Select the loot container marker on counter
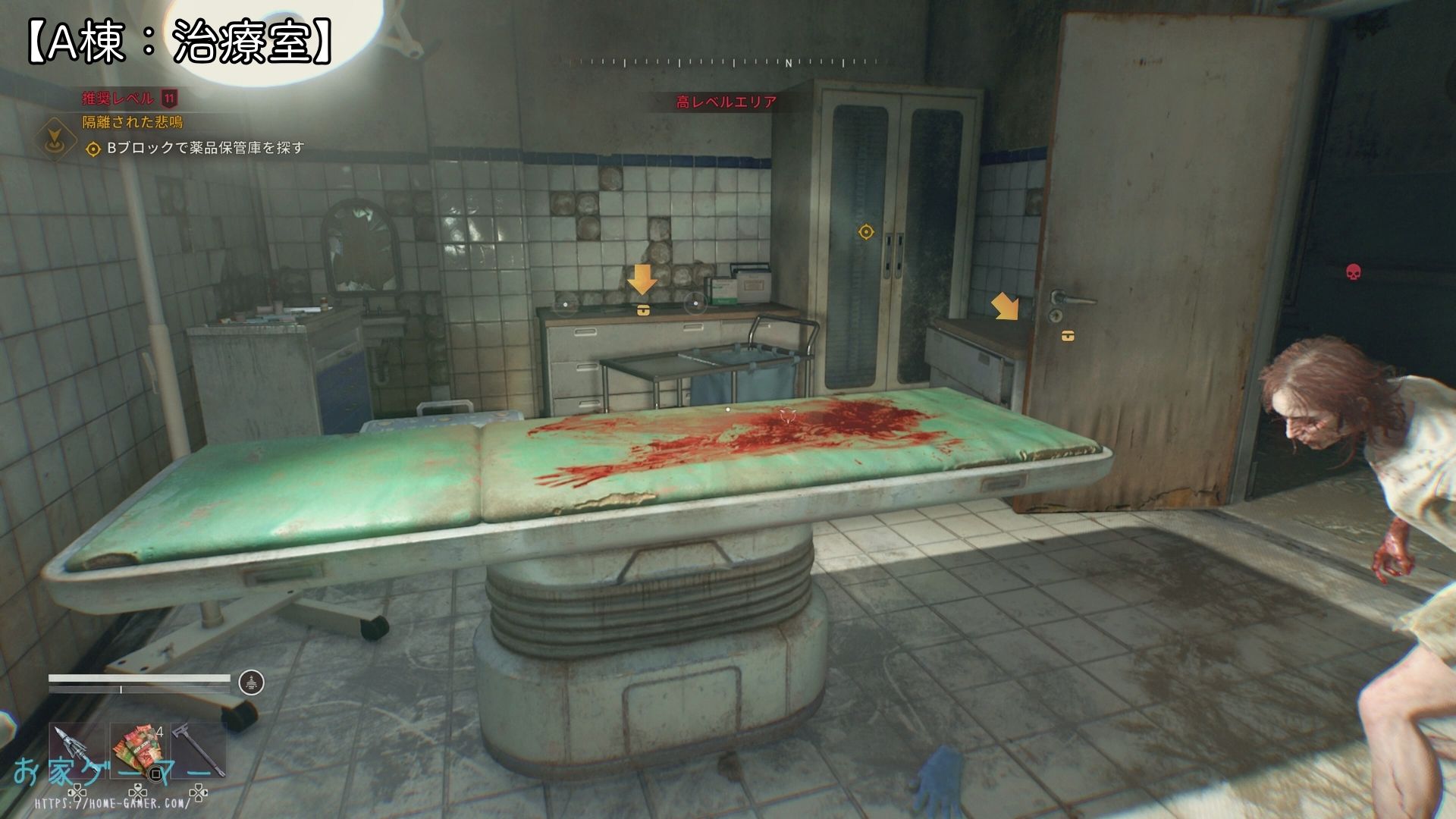This screenshot has height=819, width=1456. click(x=642, y=309)
